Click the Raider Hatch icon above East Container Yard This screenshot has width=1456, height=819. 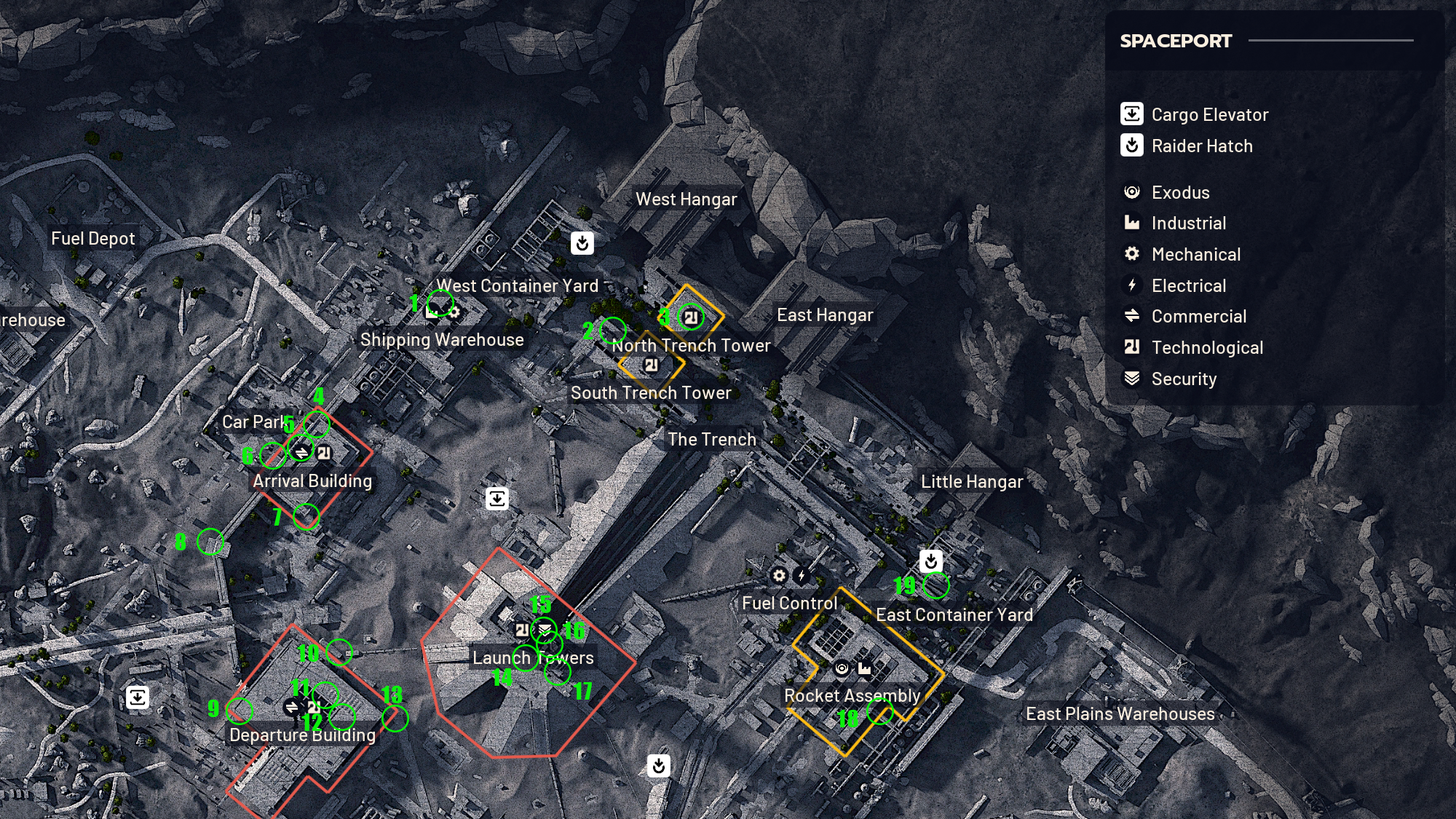[x=932, y=561]
